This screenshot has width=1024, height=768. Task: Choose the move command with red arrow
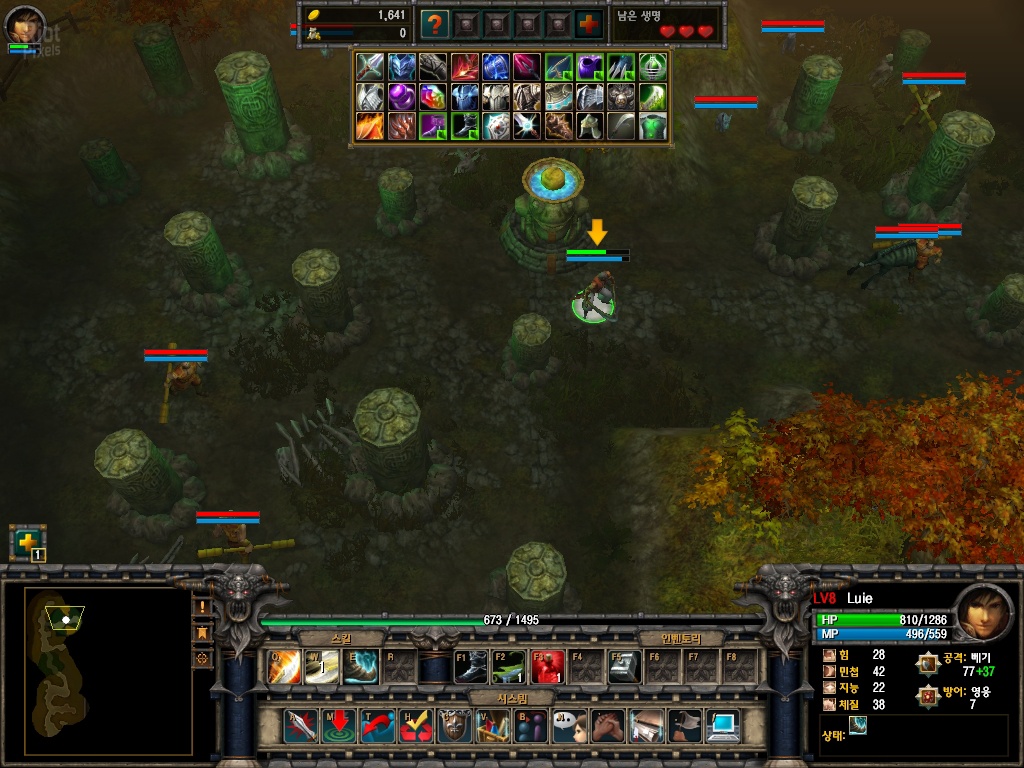340,725
